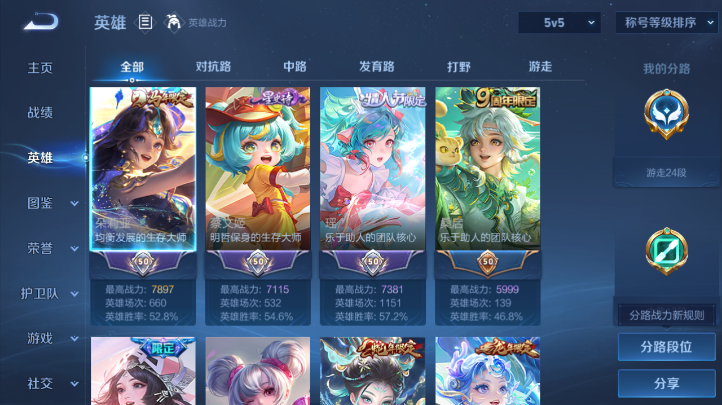This screenshot has width=722, height=405.
Task: Open the 英雄战力 hero power view
Action: coord(197,22)
